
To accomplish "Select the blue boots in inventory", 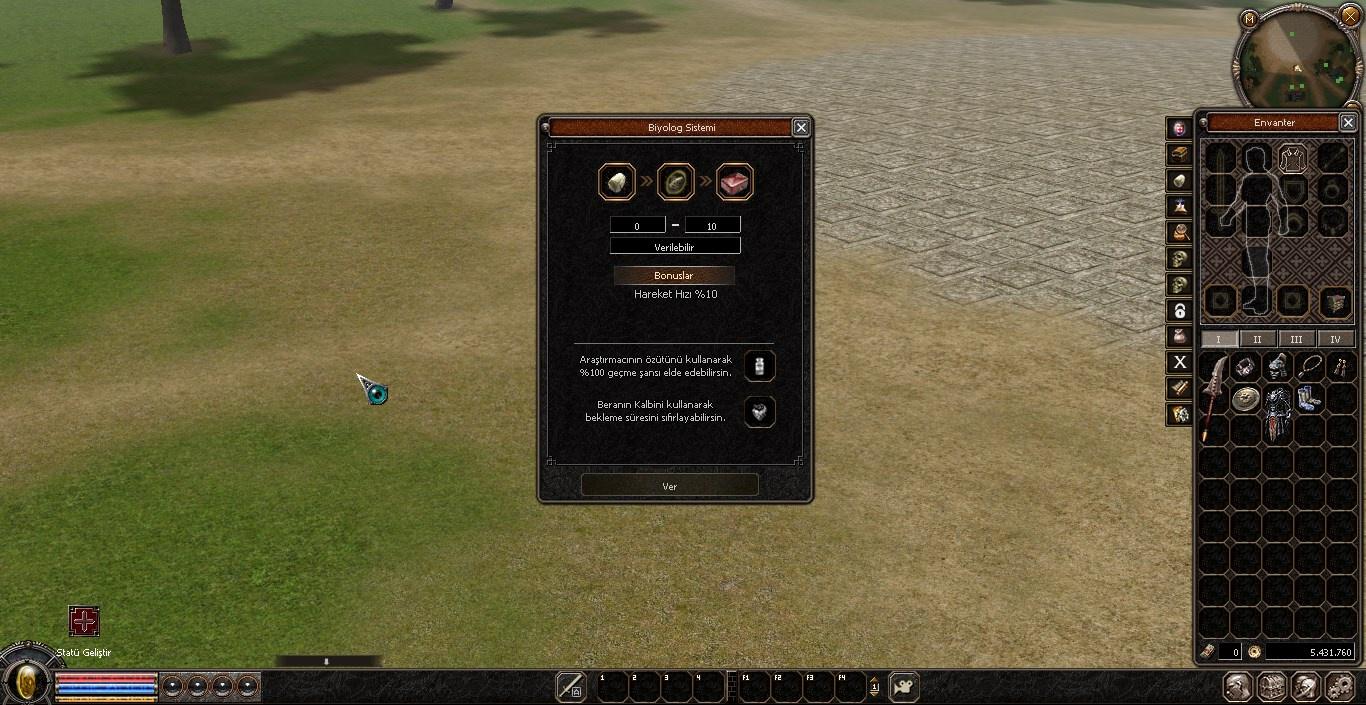I will (x=1309, y=399).
